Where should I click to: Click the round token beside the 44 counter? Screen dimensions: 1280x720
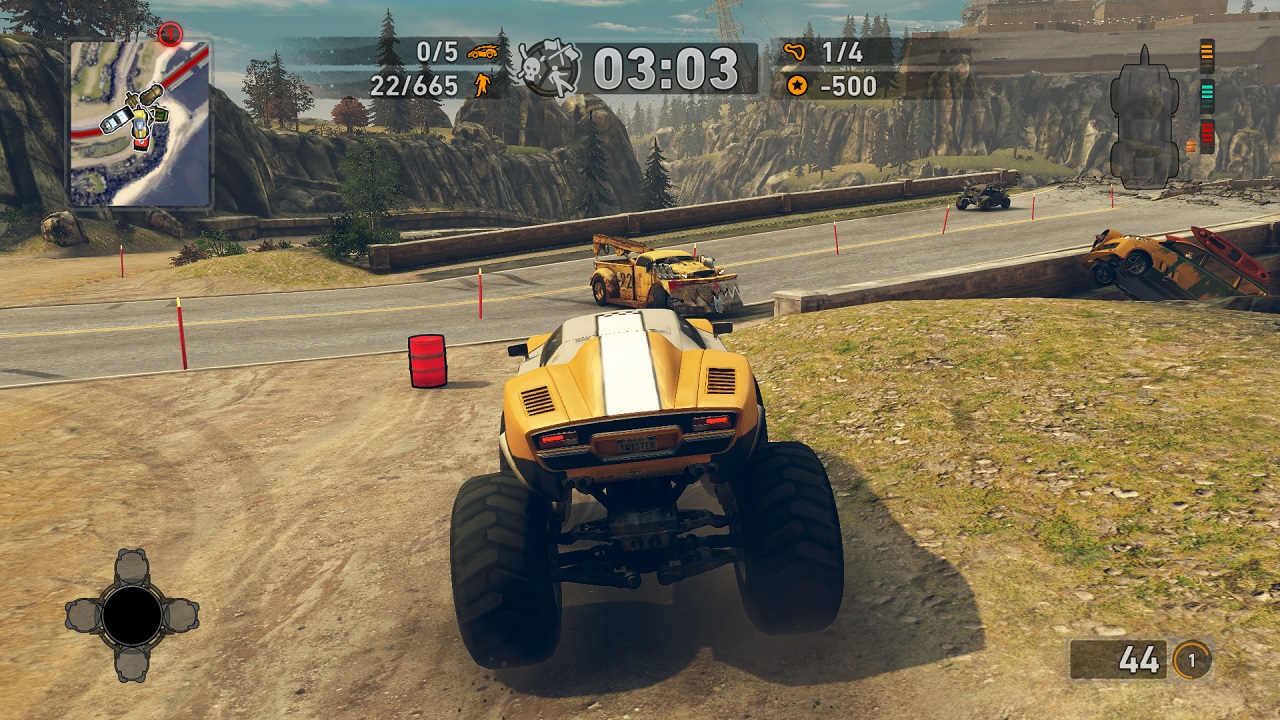(1191, 660)
